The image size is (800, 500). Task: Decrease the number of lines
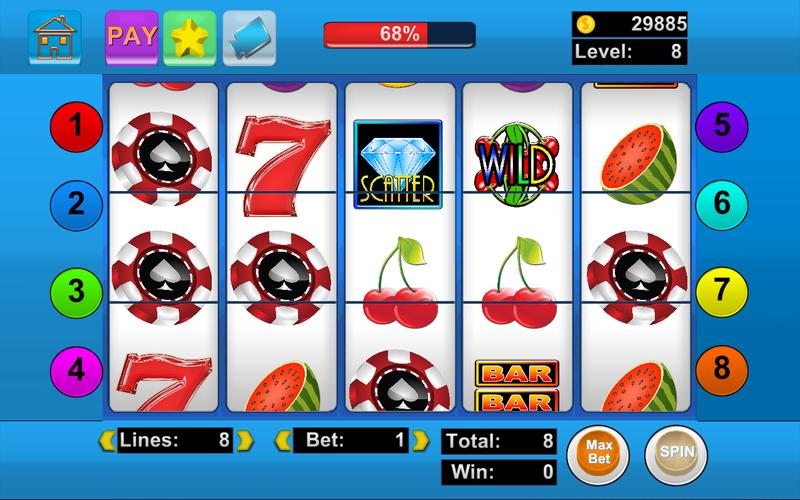click(x=105, y=439)
